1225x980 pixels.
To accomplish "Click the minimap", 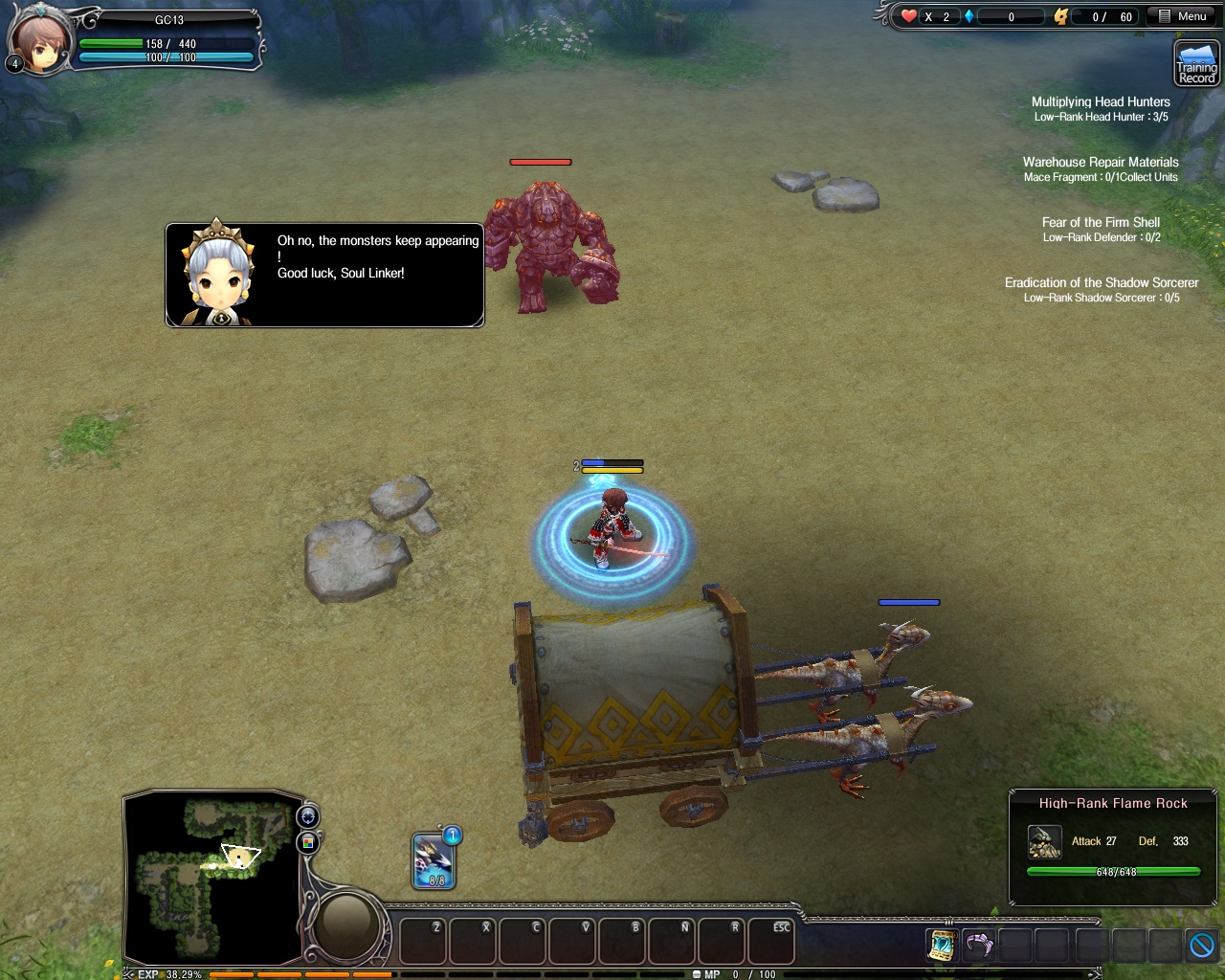I will 212,876.
